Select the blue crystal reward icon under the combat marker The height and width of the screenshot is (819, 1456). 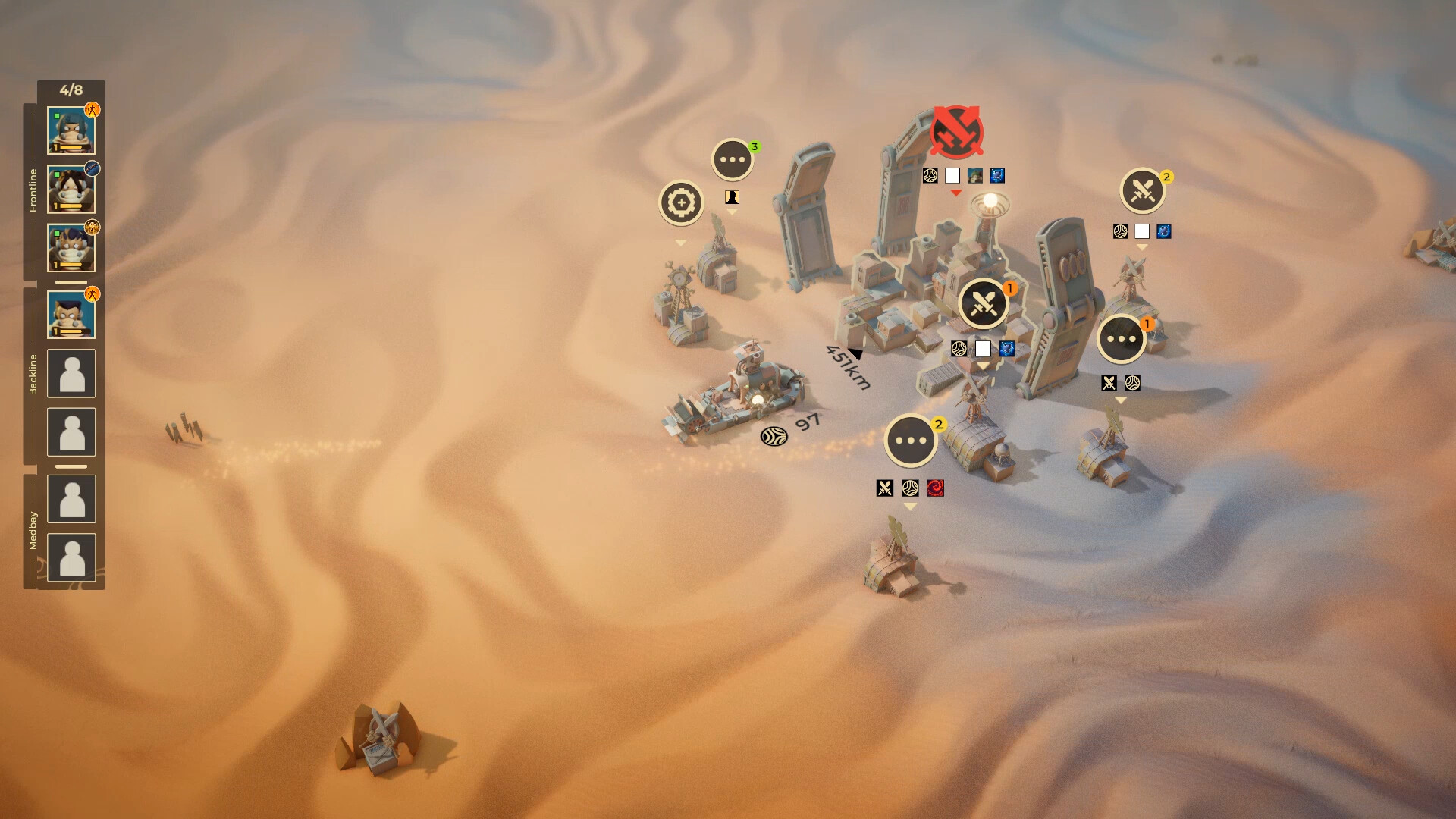click(x=1009, y=350)
